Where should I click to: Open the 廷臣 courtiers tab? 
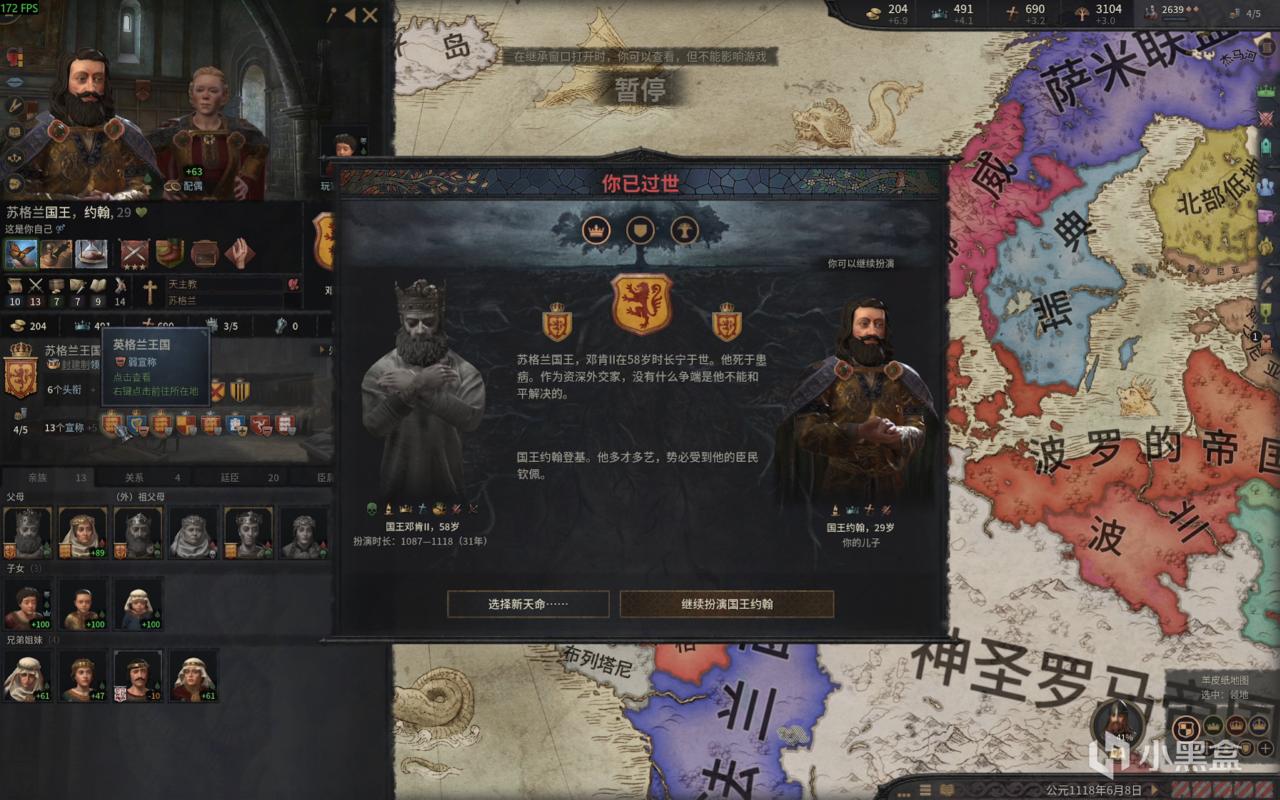228,477
